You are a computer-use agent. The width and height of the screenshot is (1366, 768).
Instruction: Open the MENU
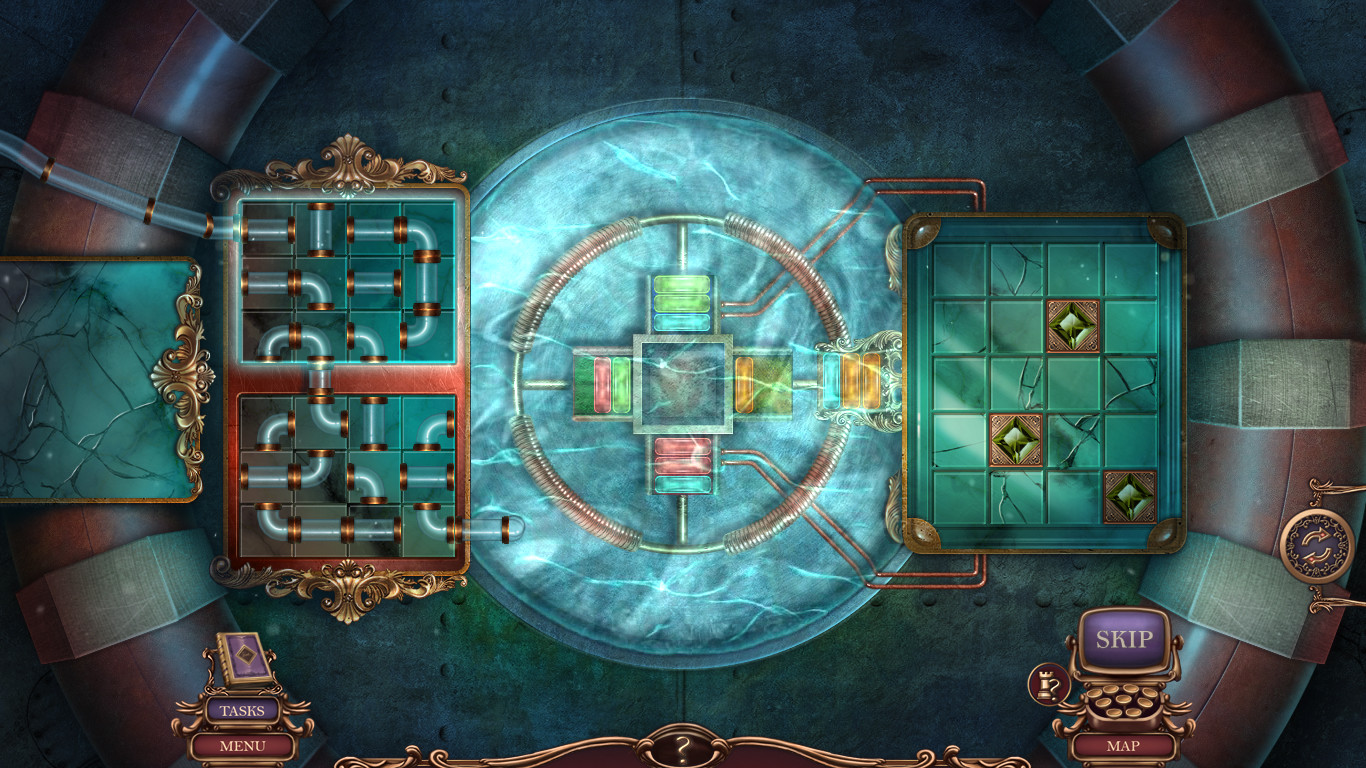tap(239, 745)
